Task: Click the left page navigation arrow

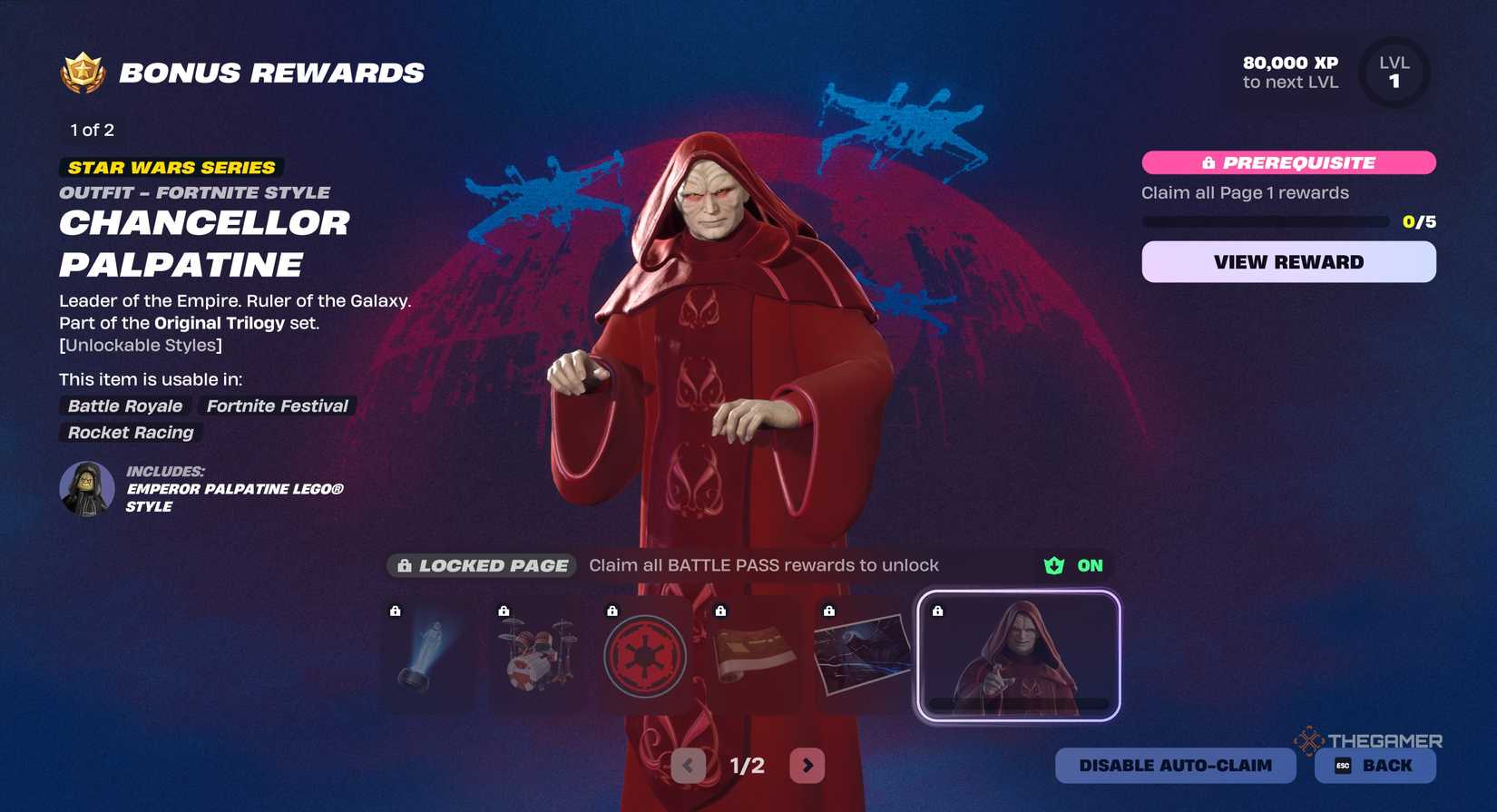Action: (x=688, y=766)
